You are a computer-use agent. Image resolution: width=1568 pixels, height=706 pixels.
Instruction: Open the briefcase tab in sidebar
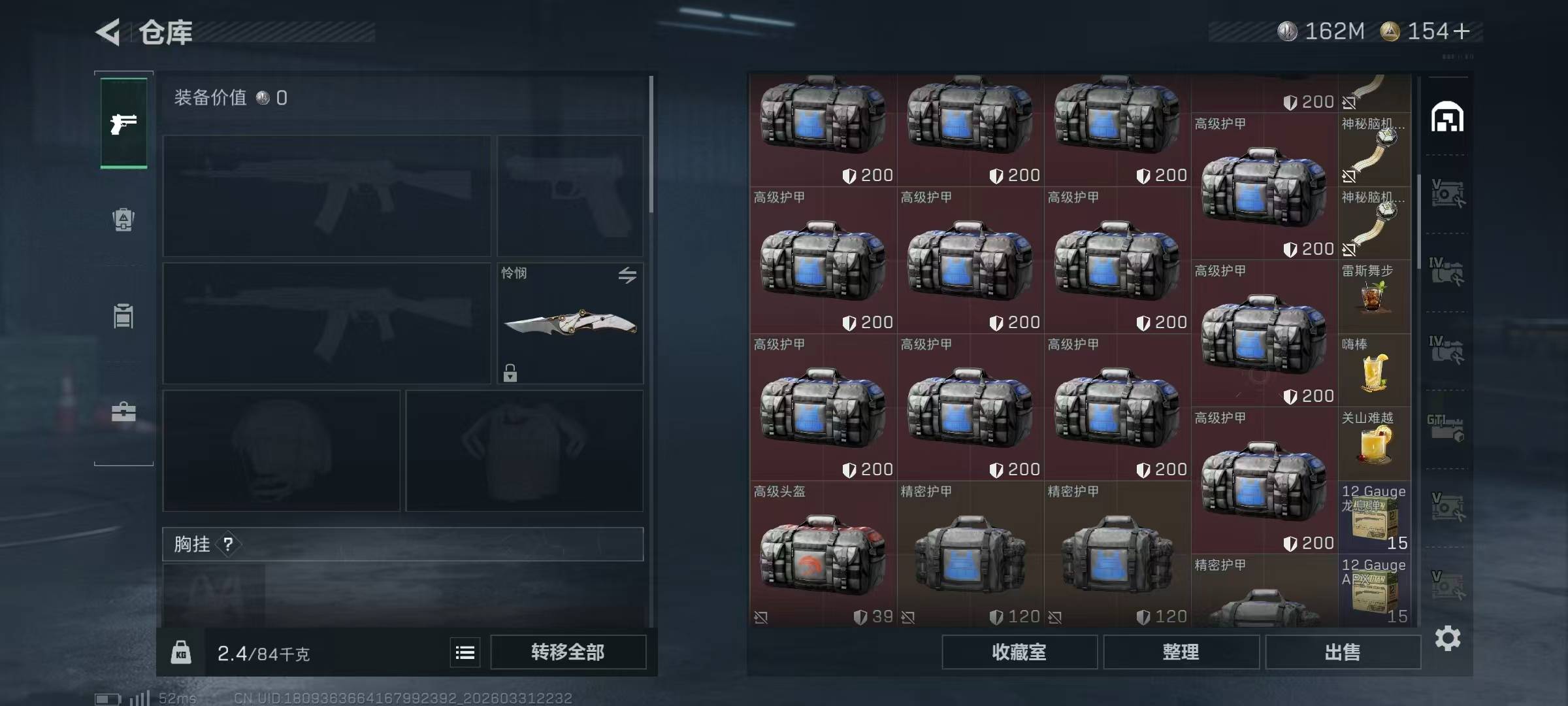click(123, 412)
